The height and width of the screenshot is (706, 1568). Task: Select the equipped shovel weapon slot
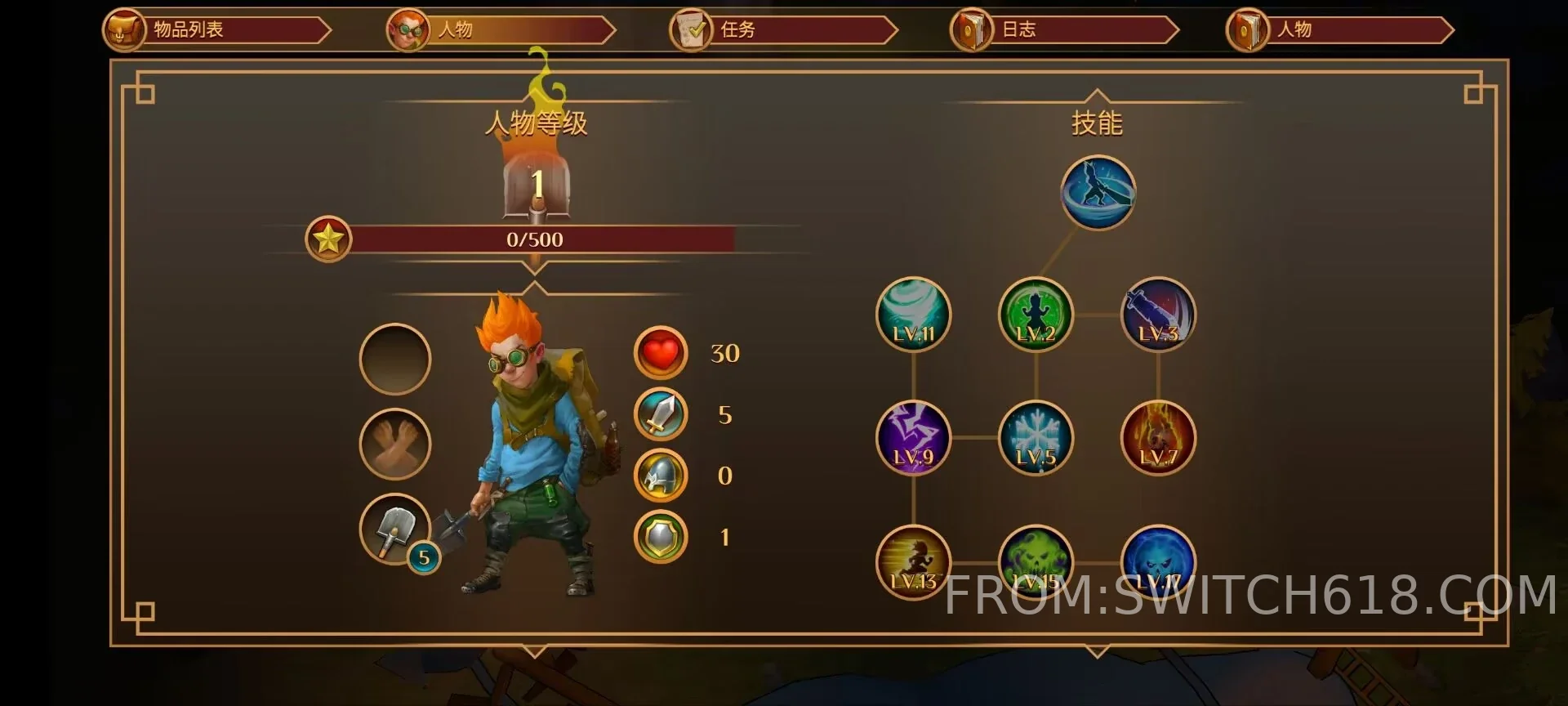coord(395,529)
